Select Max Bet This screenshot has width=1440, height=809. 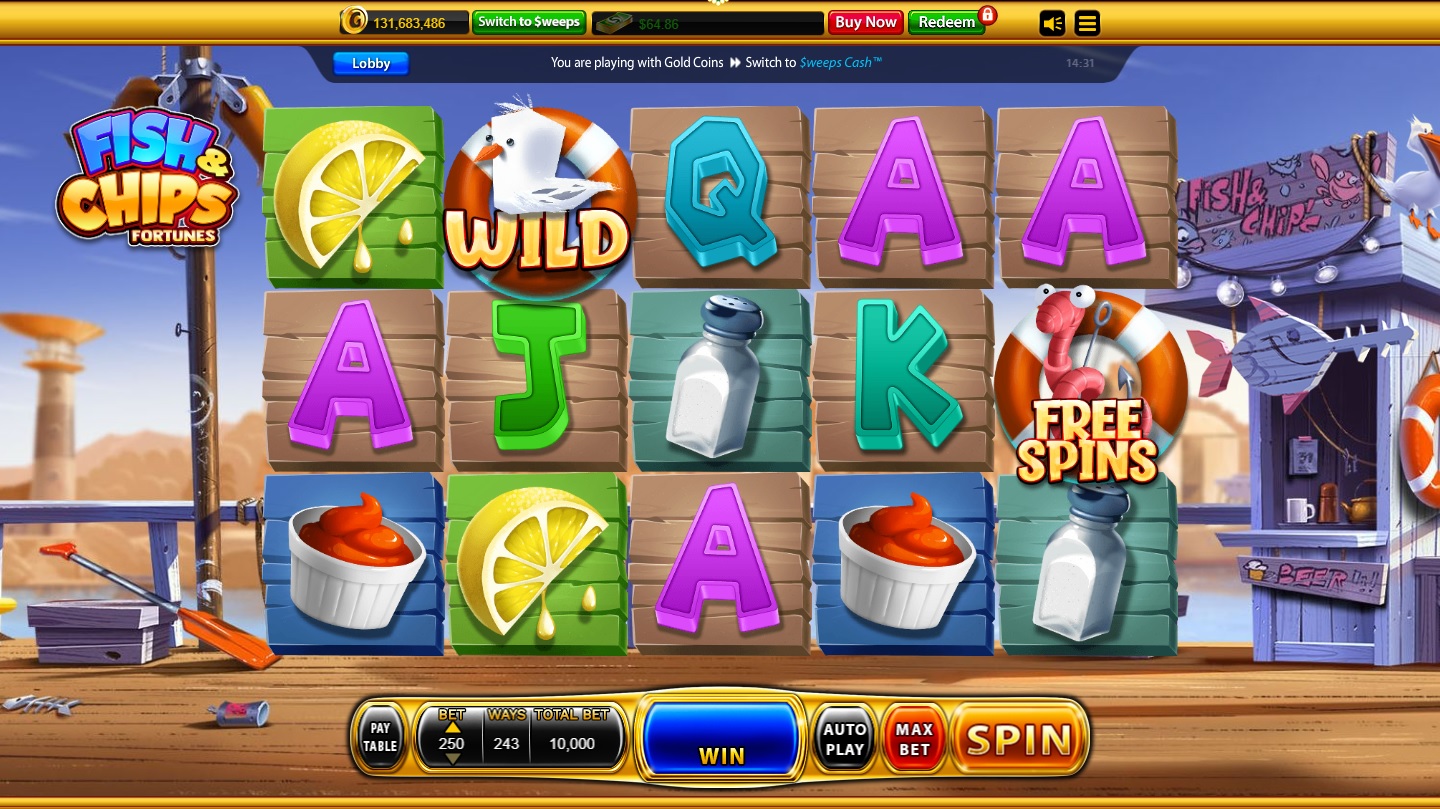(x=912, y=738)
